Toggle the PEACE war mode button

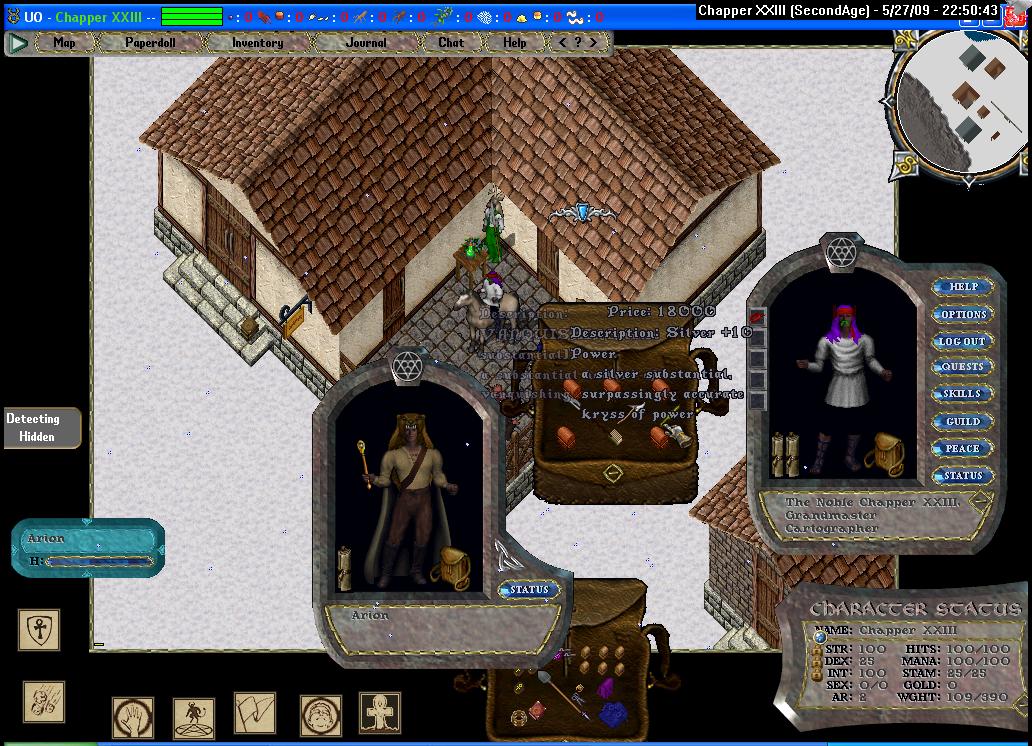[962, 448]
